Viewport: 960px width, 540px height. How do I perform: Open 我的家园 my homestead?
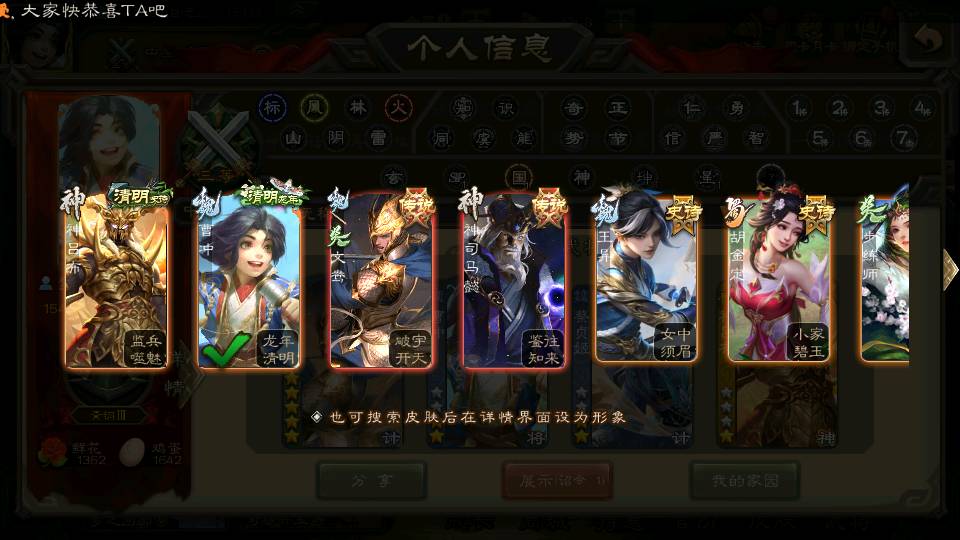click(744, 481)
